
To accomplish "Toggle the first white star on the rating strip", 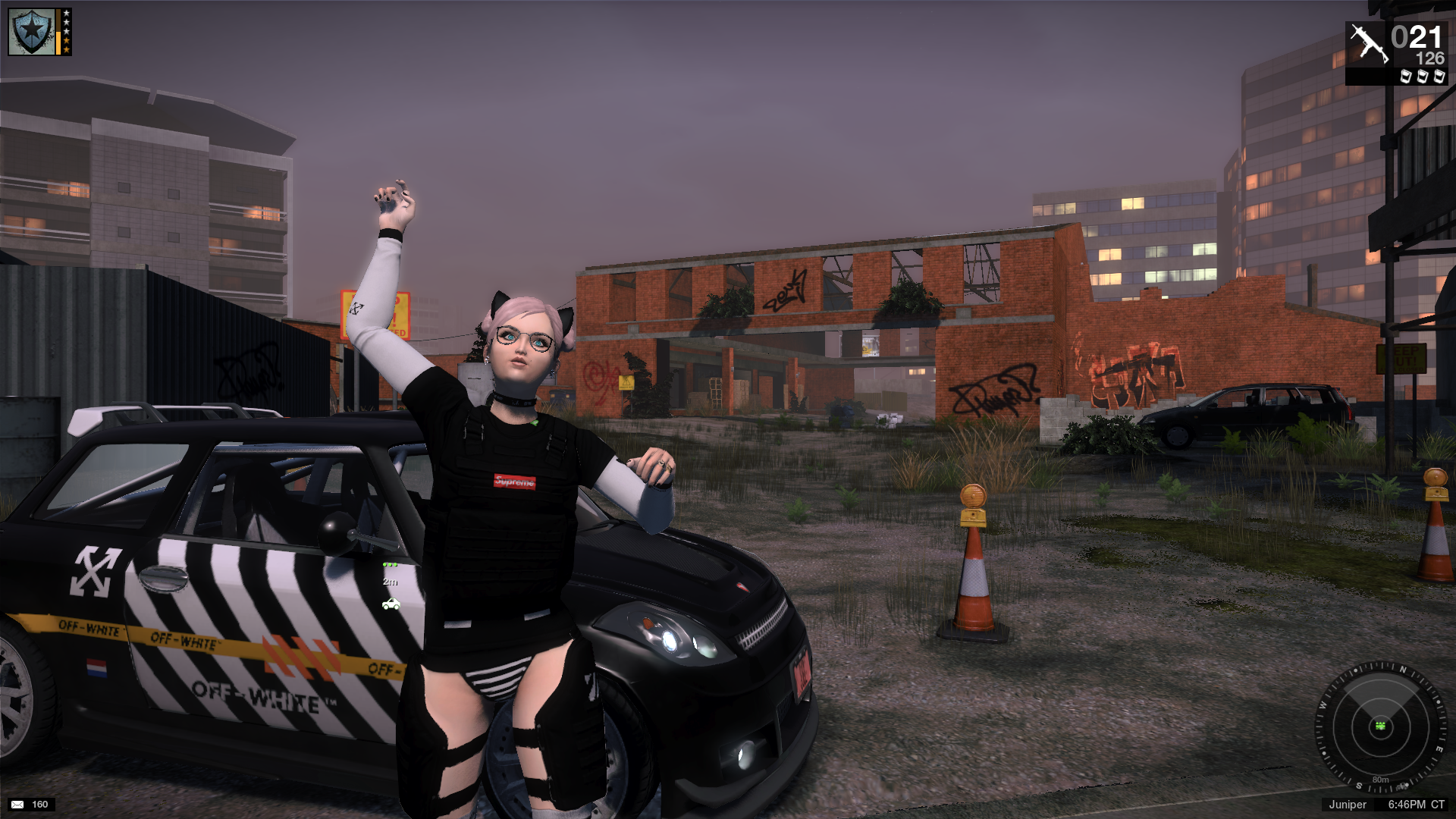I will [x=67, y=14].
